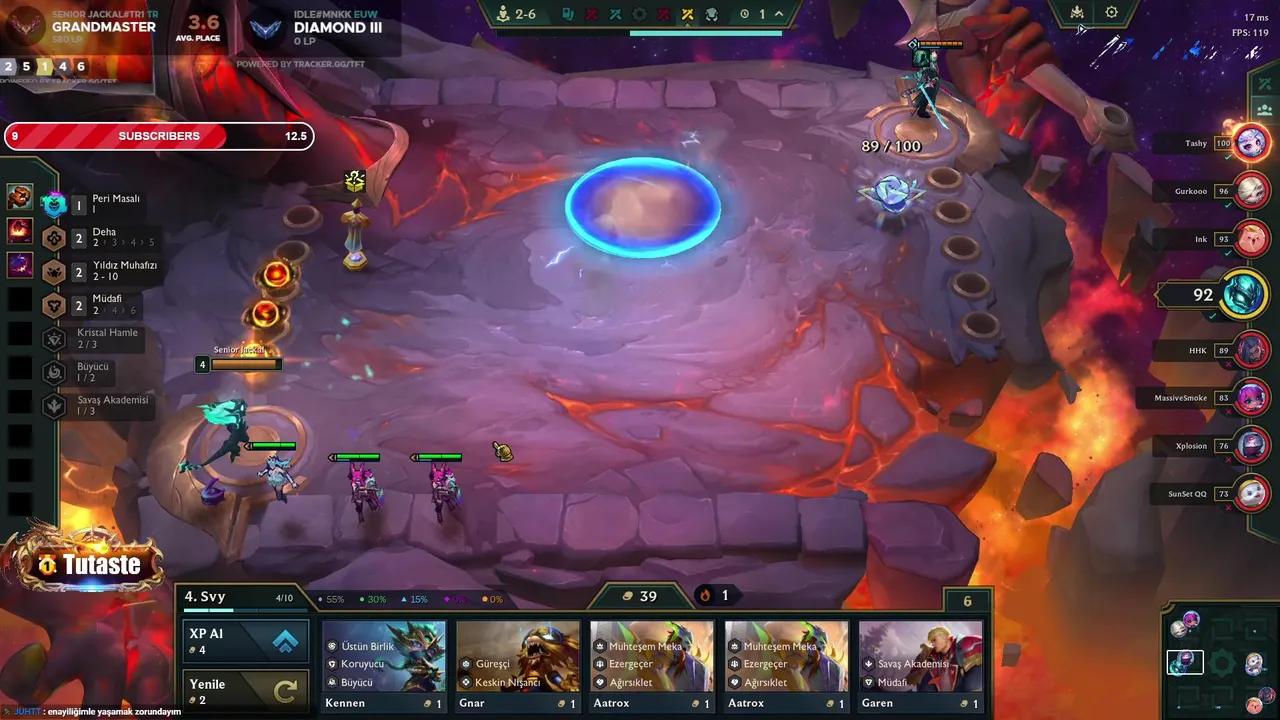Screen dimensions: 1280x720
Task: Expand the stage tracker arrow
Action: [x=779, y=14]
